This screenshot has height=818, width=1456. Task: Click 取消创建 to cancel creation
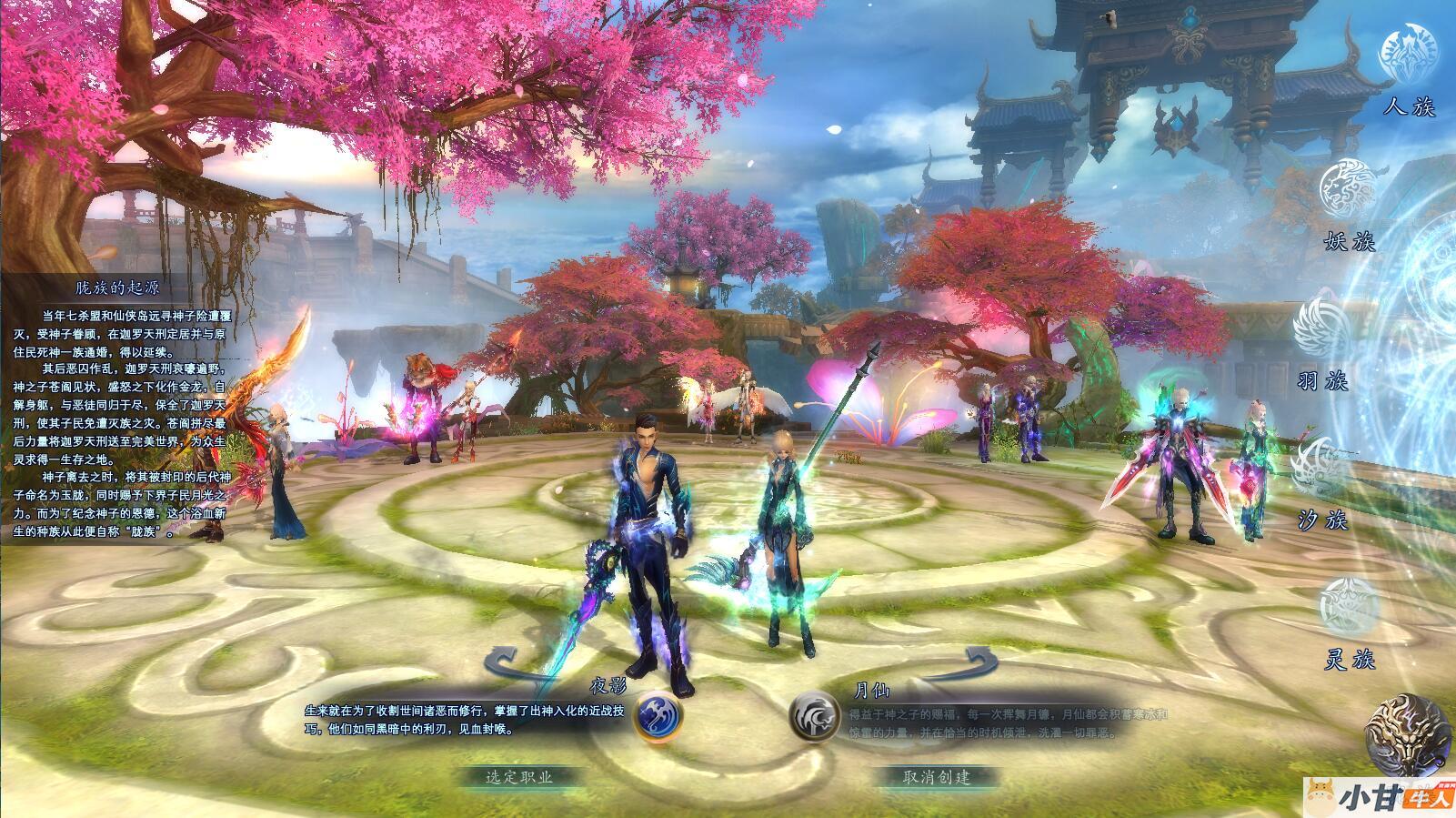coord(937,777)
